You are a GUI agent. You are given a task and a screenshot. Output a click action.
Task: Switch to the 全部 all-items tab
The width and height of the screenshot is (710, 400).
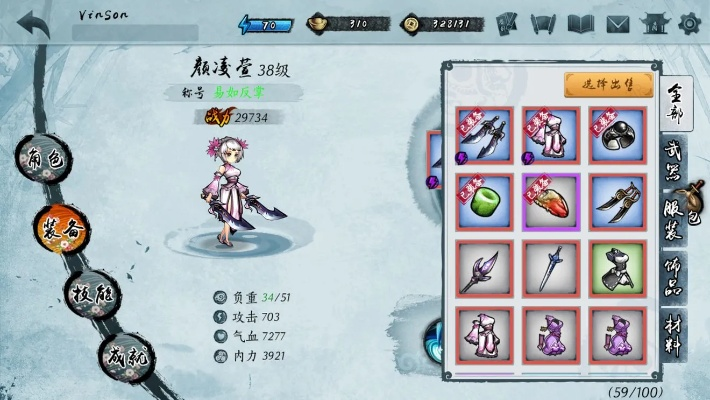[675, 103]
